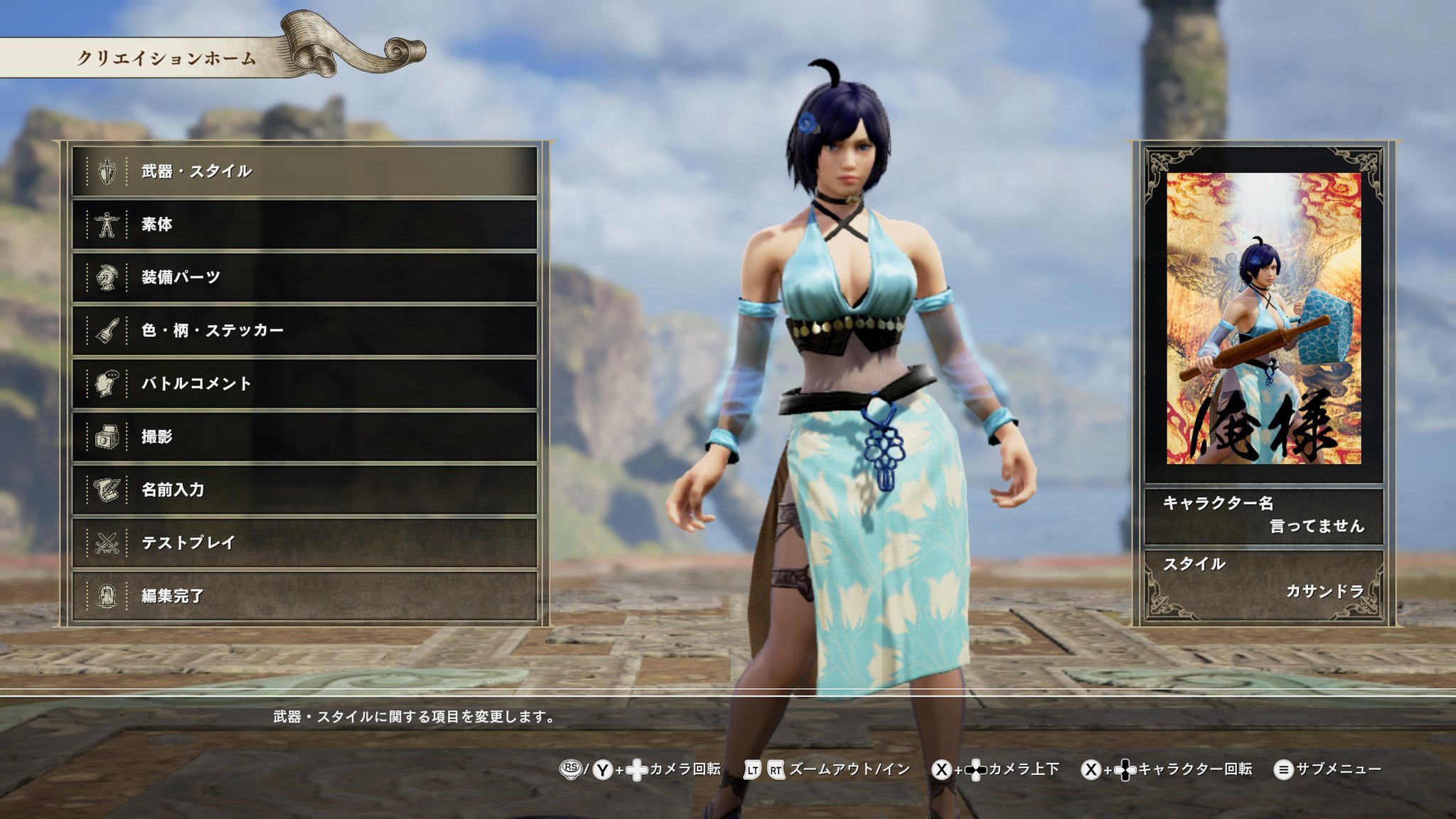The width and height of the screenshot is (1456, 819).
Task: Select the 撮影 photo option
Action: tap(304, 437)
